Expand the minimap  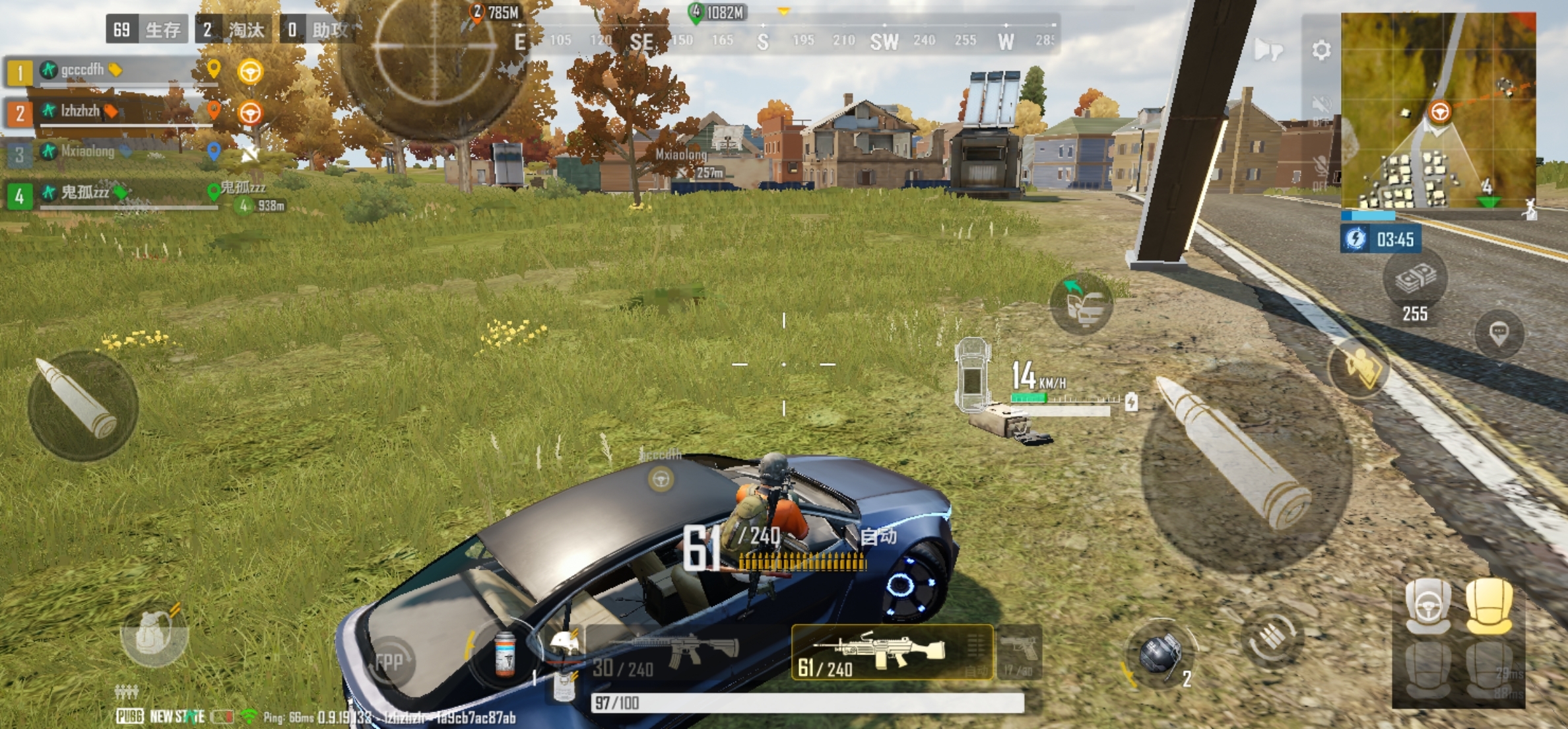click(x=1439, y=110)
